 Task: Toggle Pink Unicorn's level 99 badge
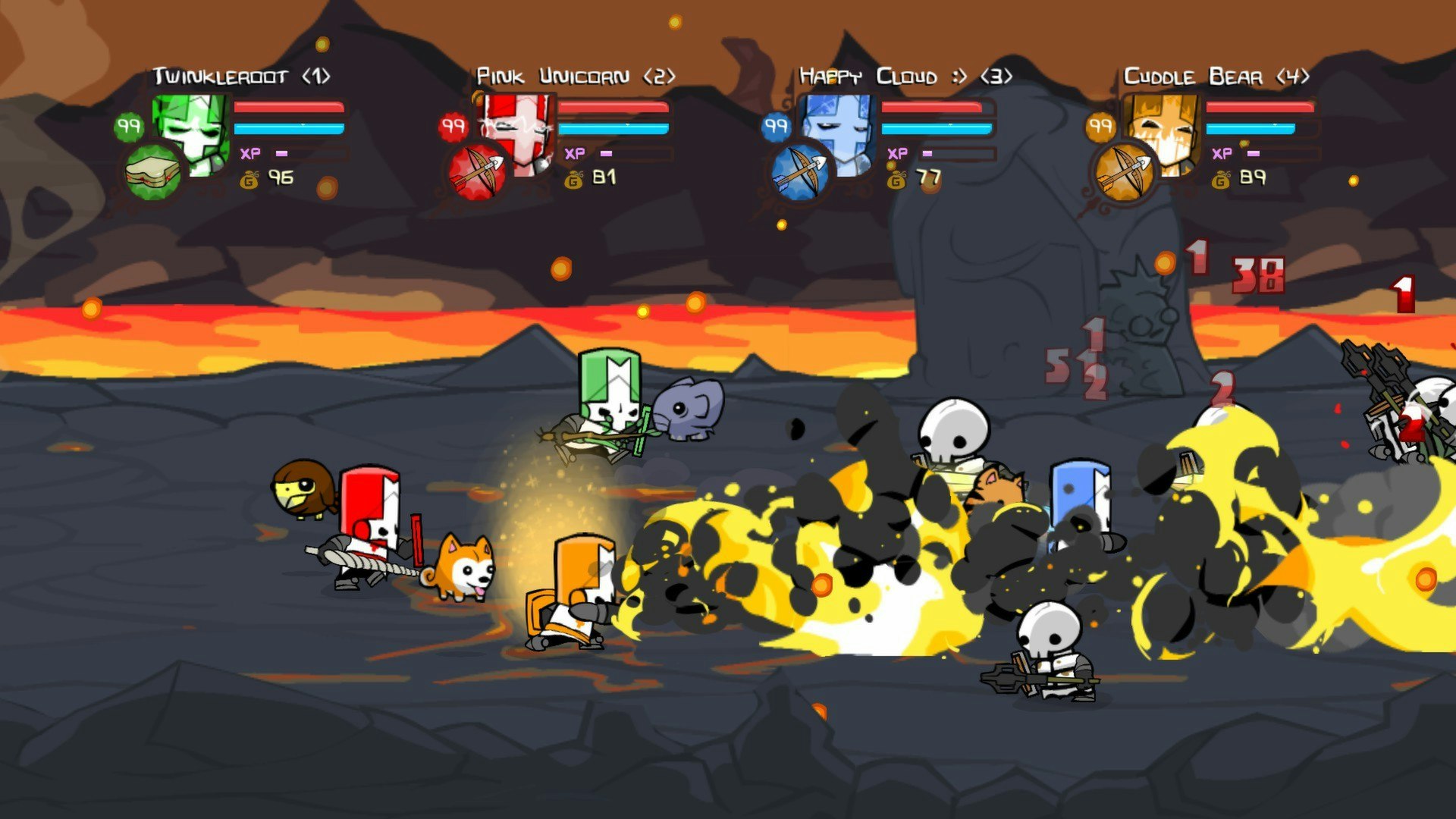click(453, 127)
